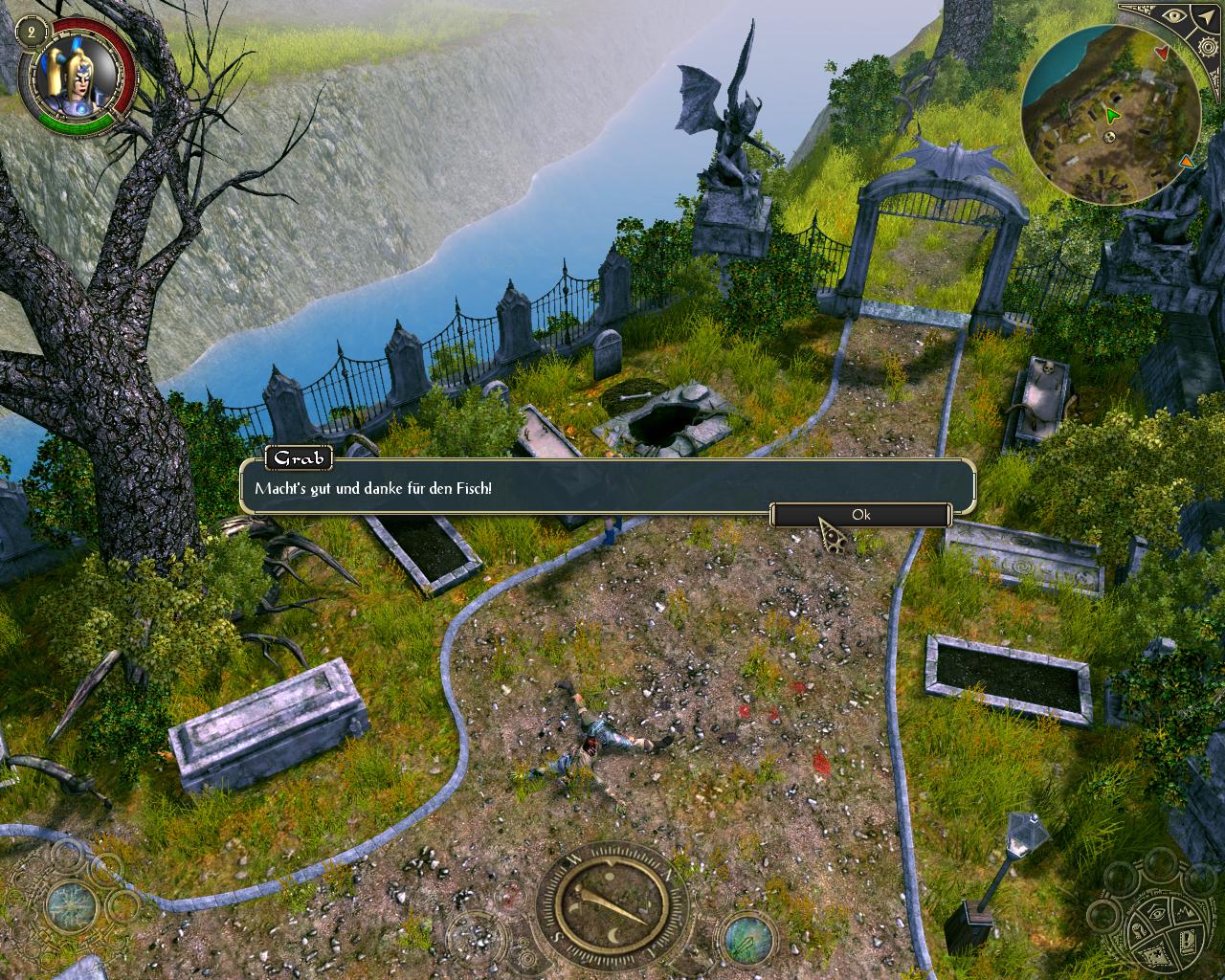Open the gear icon beside the minimap
The width and height of the screenshot is (1225, 980).
click(x=1207, y=45)
